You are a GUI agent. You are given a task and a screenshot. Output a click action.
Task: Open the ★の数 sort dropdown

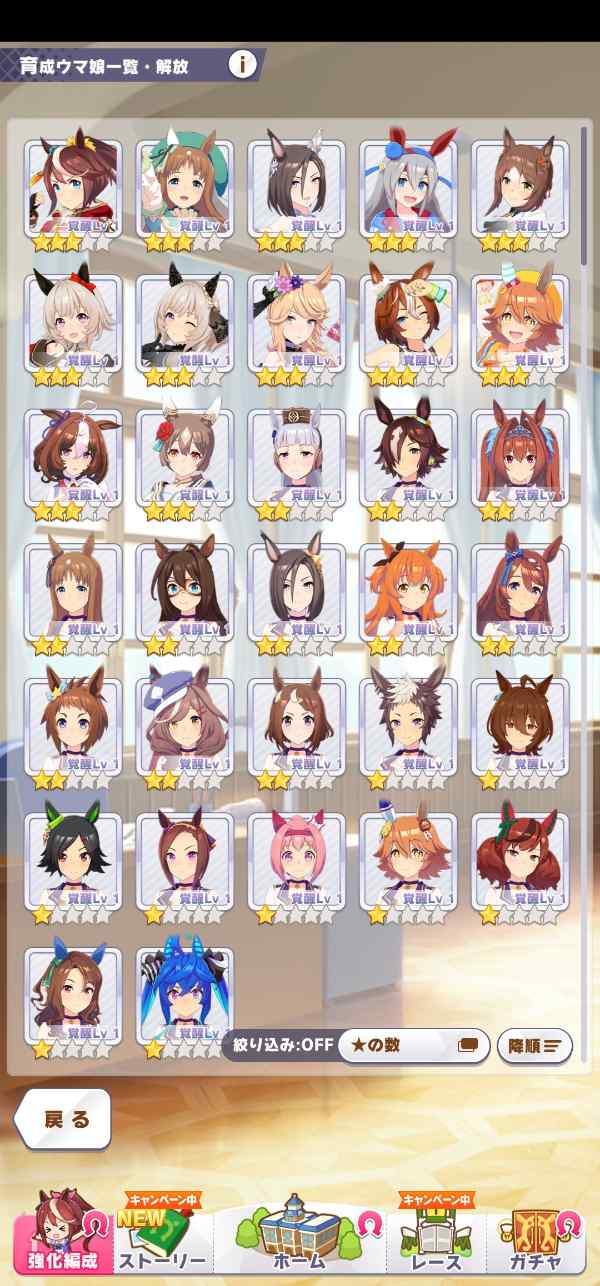(x=413, y=1045)
